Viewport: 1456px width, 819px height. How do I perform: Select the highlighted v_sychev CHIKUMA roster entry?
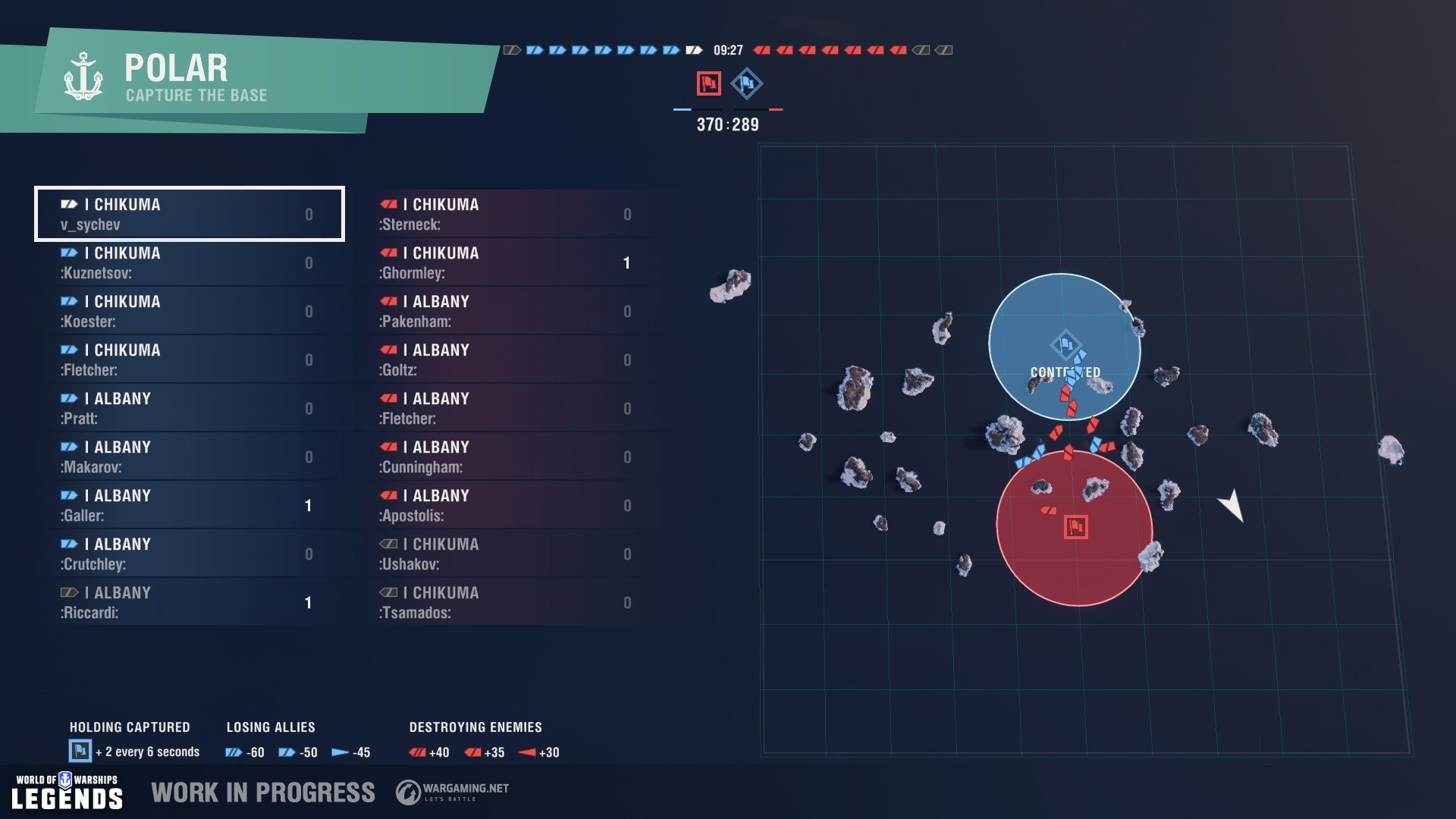pos(189,215)
